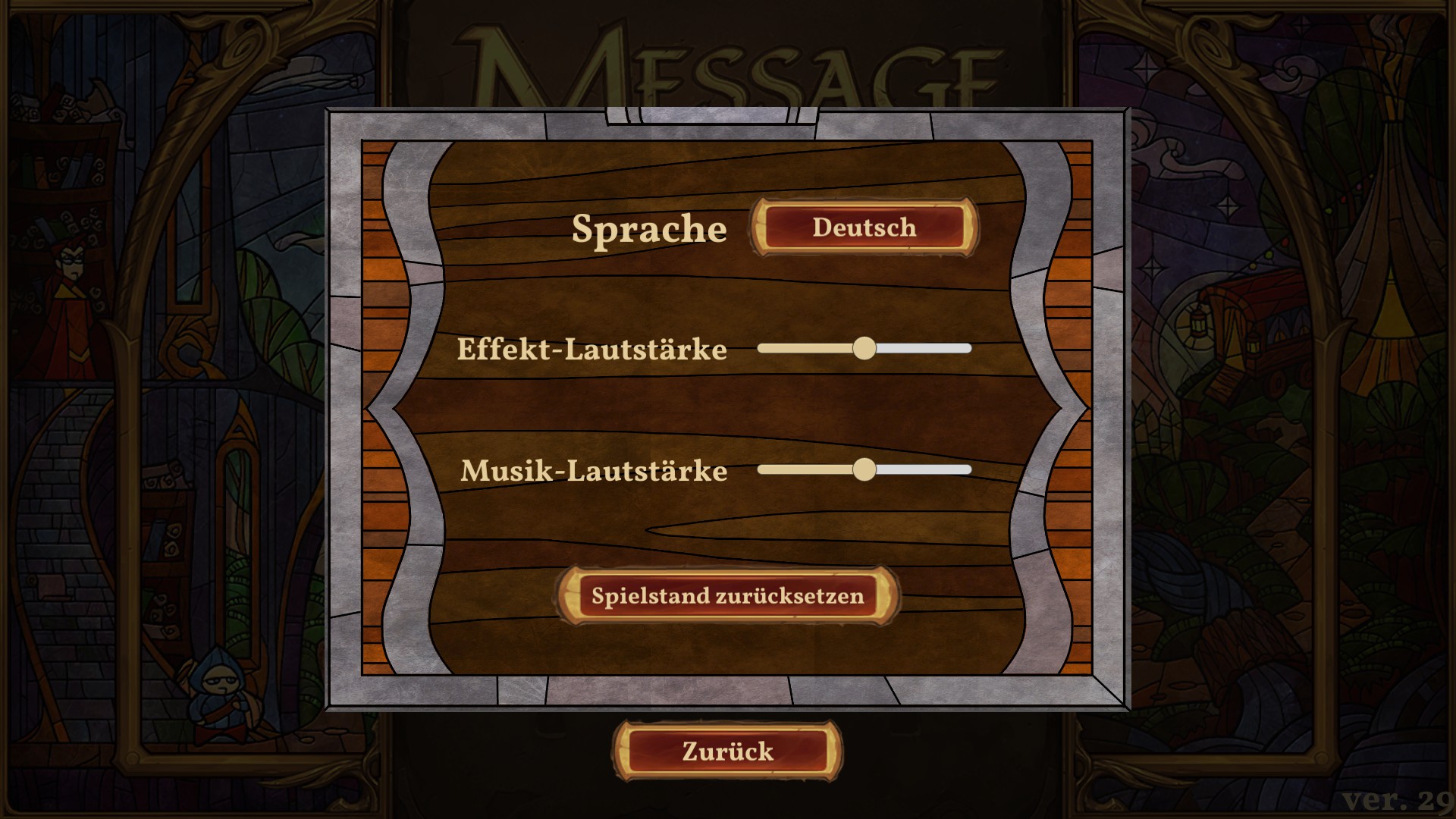Change the language from Deutsch

point(864,227)
